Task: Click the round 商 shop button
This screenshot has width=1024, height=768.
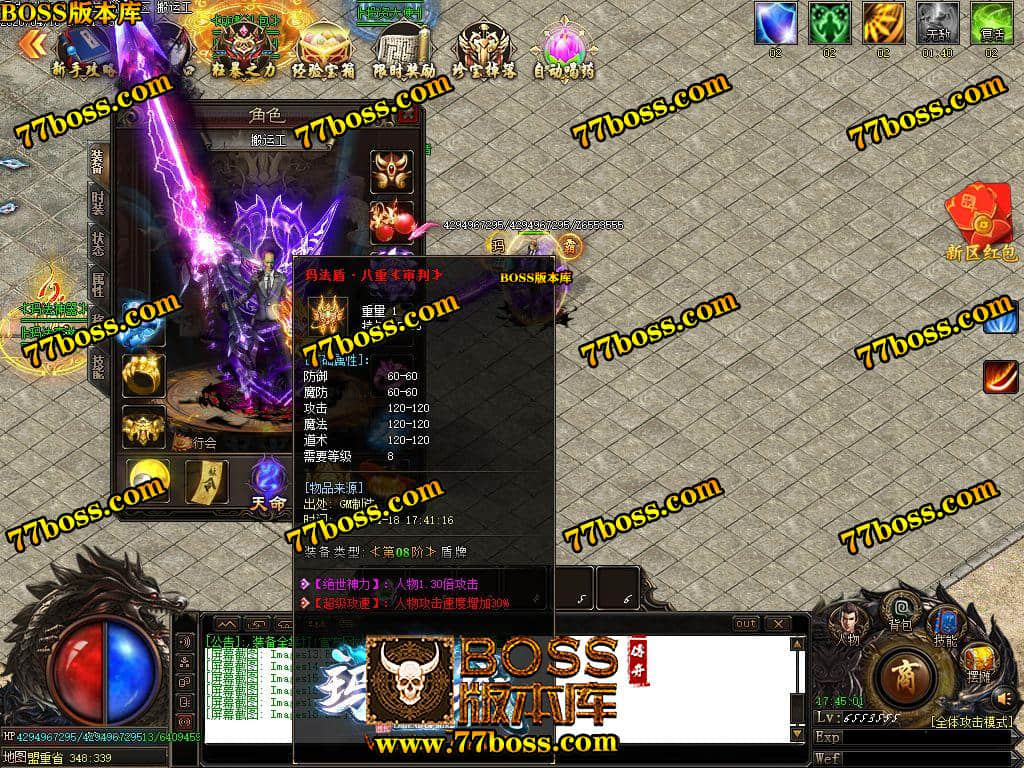Action: pos(904,677)
